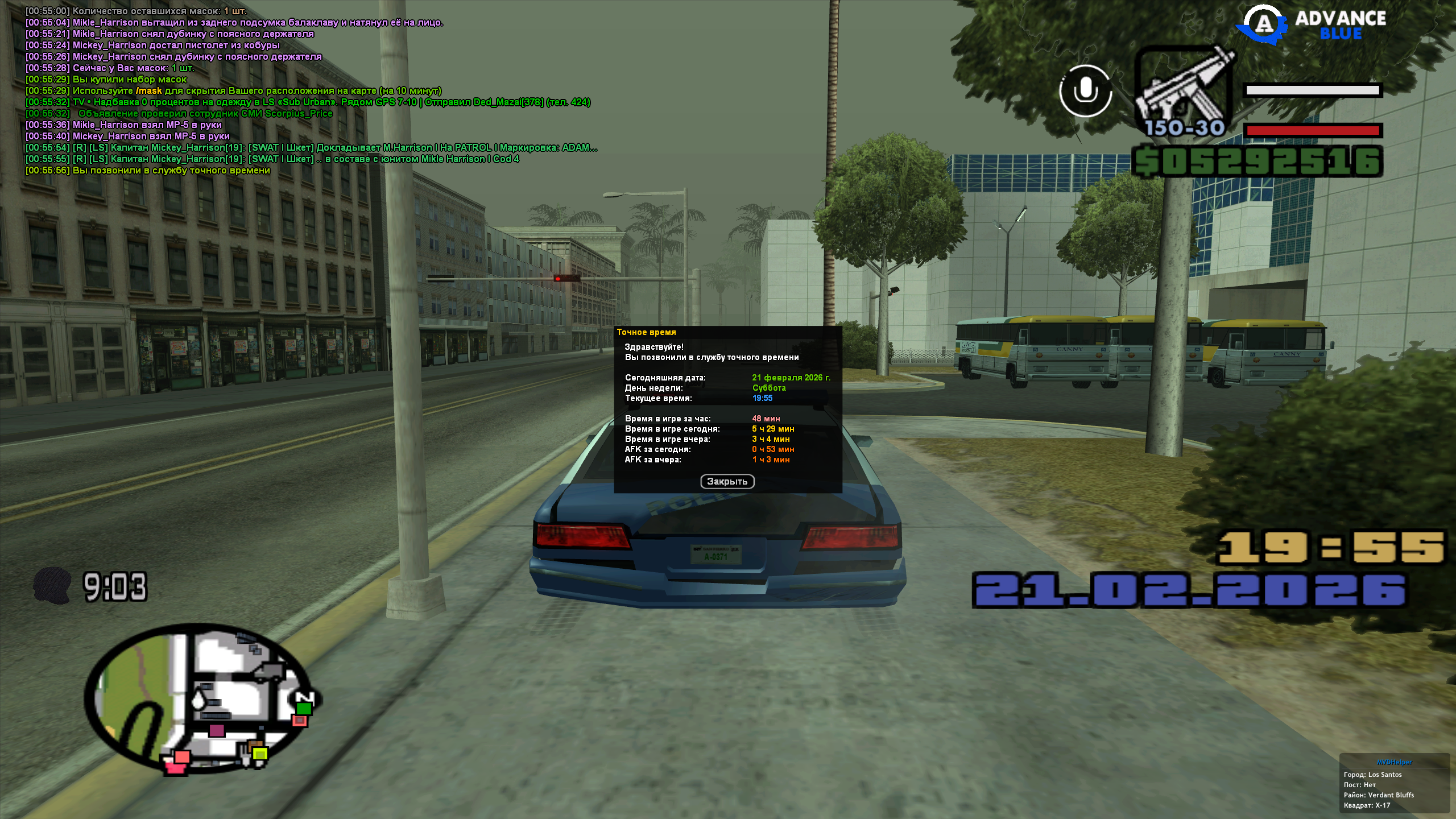Toggle the microphone voice chat icon
The height and width of the screenshot is (819, 1456).
click(x=1085, y=91)
